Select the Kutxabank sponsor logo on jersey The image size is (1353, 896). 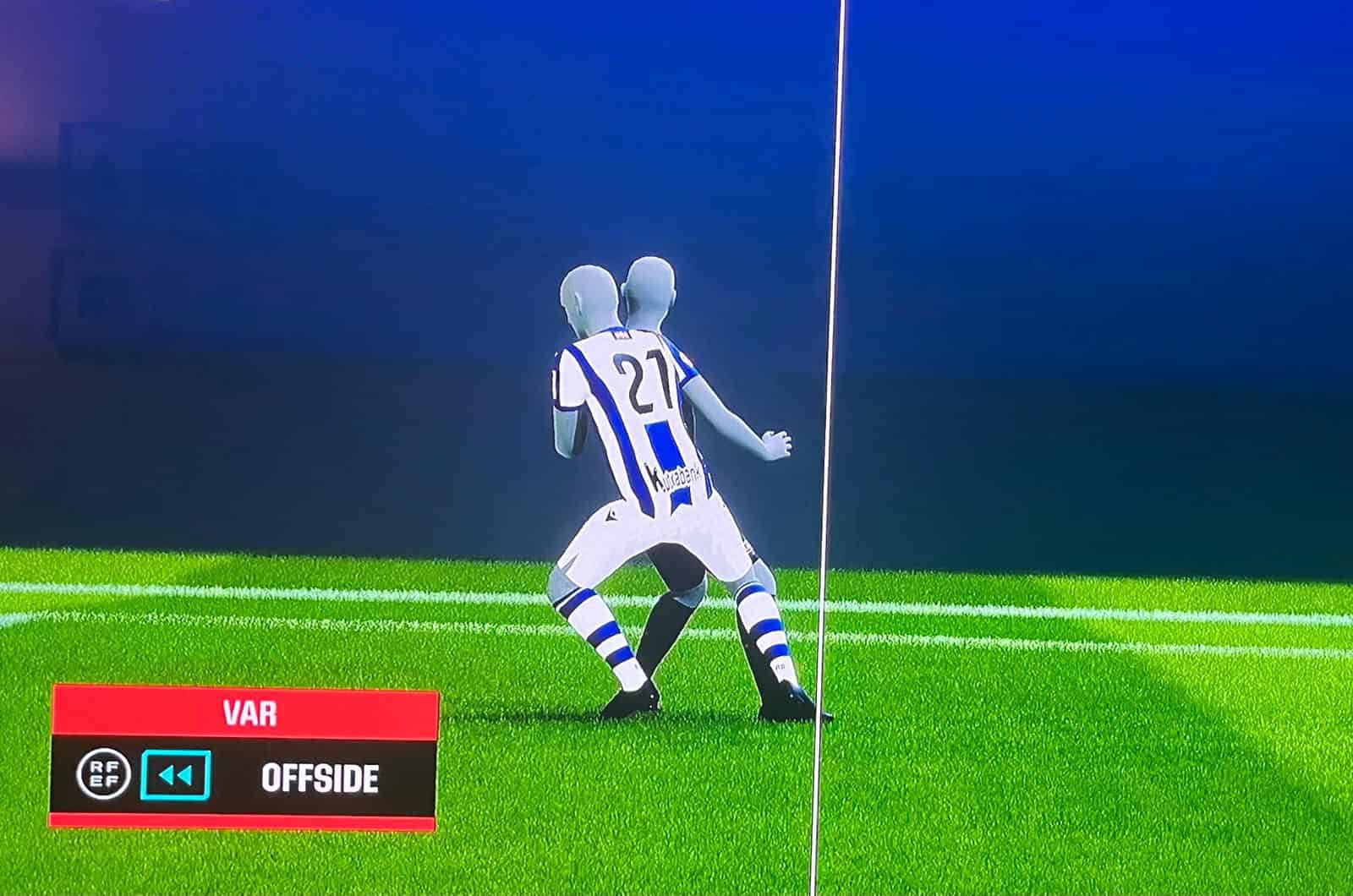(674, 475)
